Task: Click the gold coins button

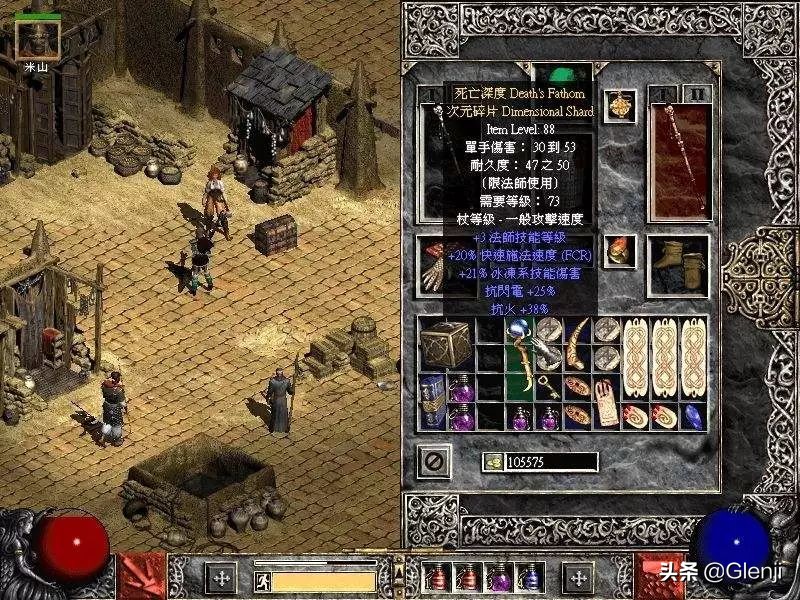Action: point(494,462)
